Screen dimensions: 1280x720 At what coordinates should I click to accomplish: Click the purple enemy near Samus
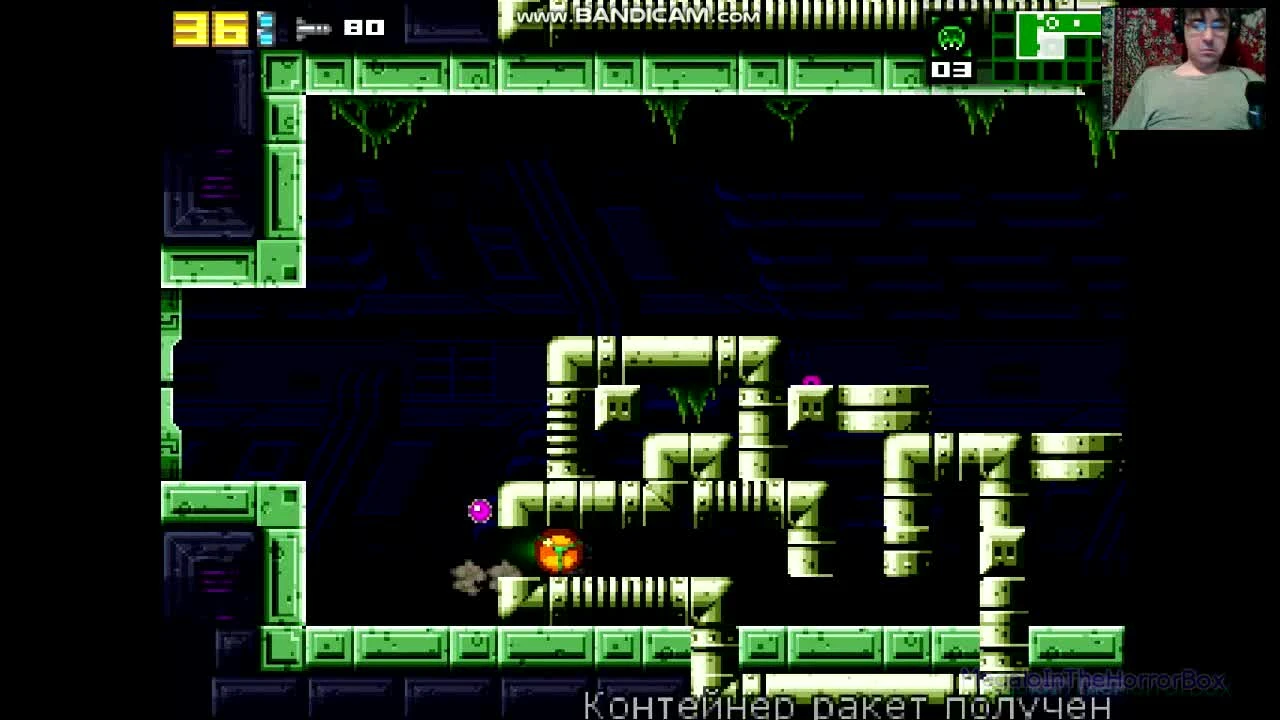point(478,510)
